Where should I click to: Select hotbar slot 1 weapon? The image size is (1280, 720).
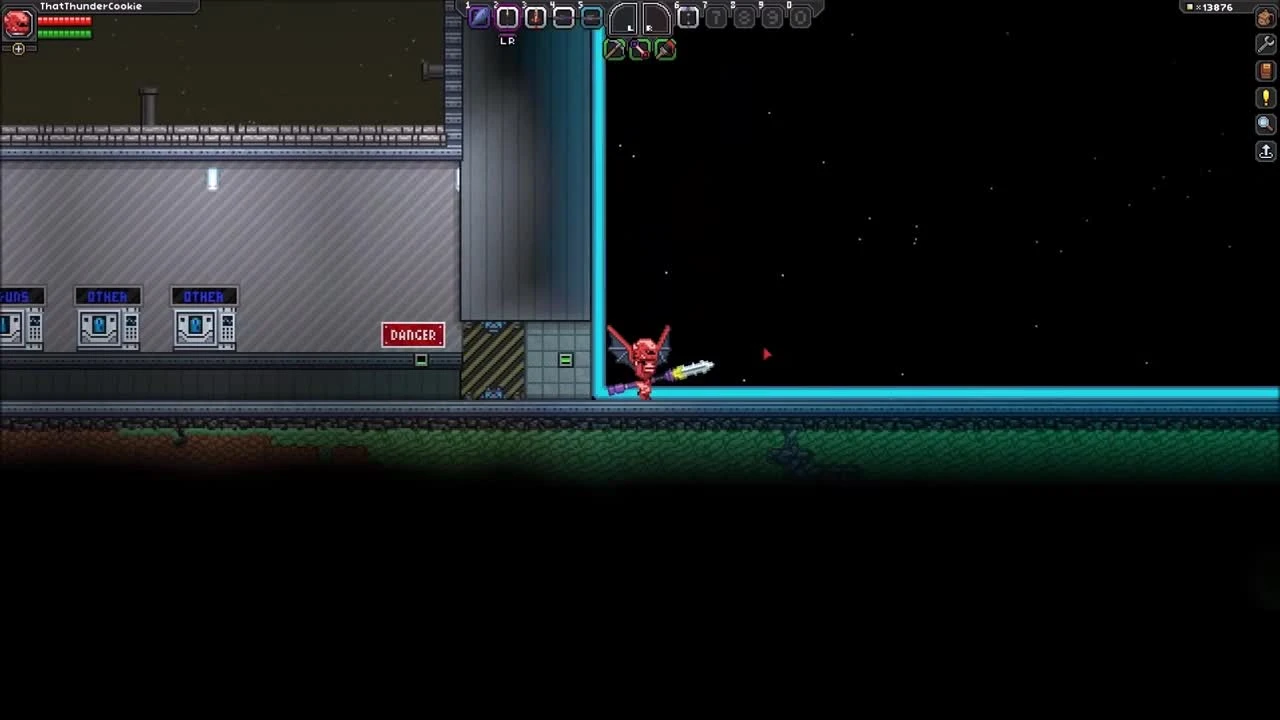click(478, 17)
